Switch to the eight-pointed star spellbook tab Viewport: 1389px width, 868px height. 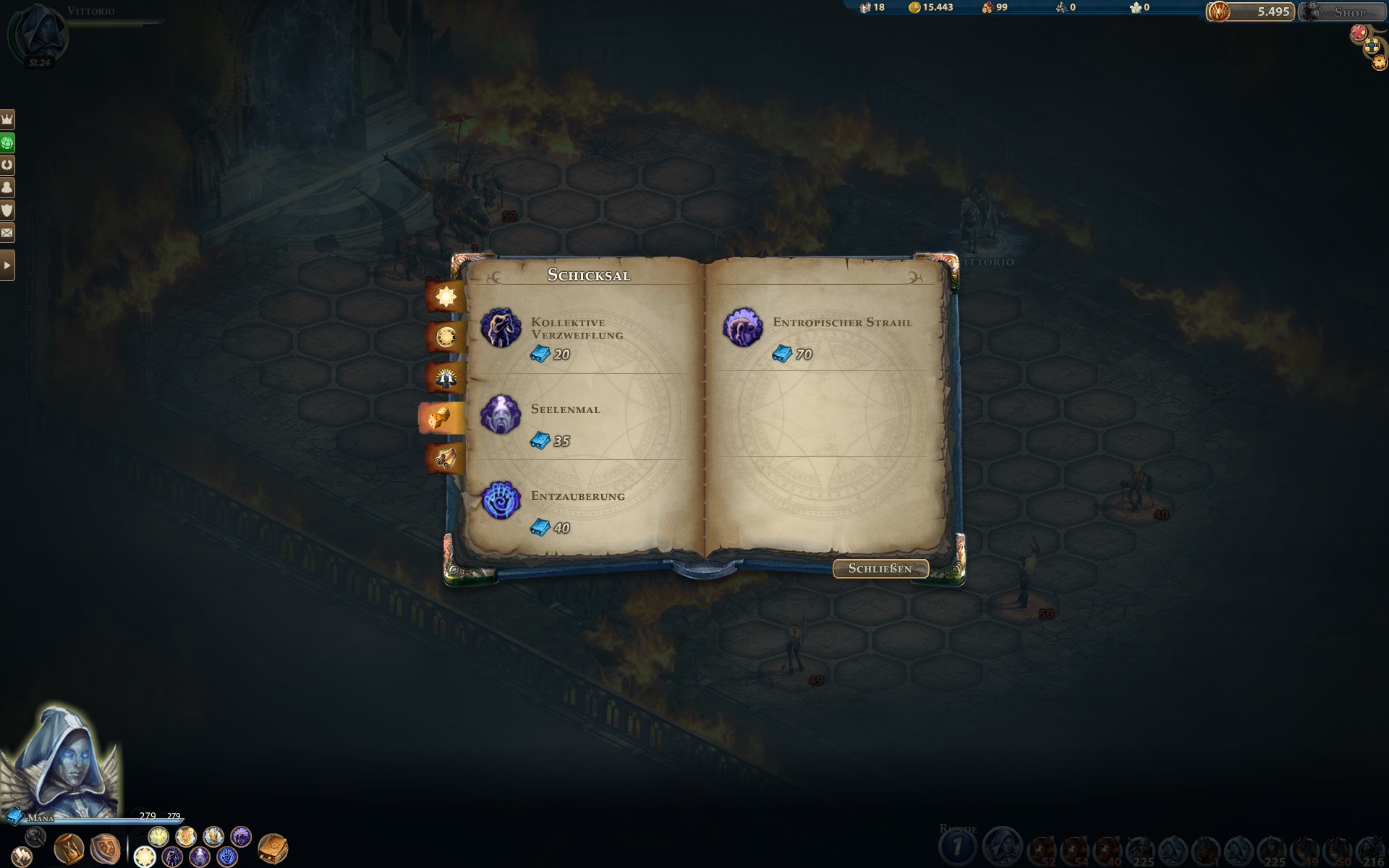(x=446, y=297)
